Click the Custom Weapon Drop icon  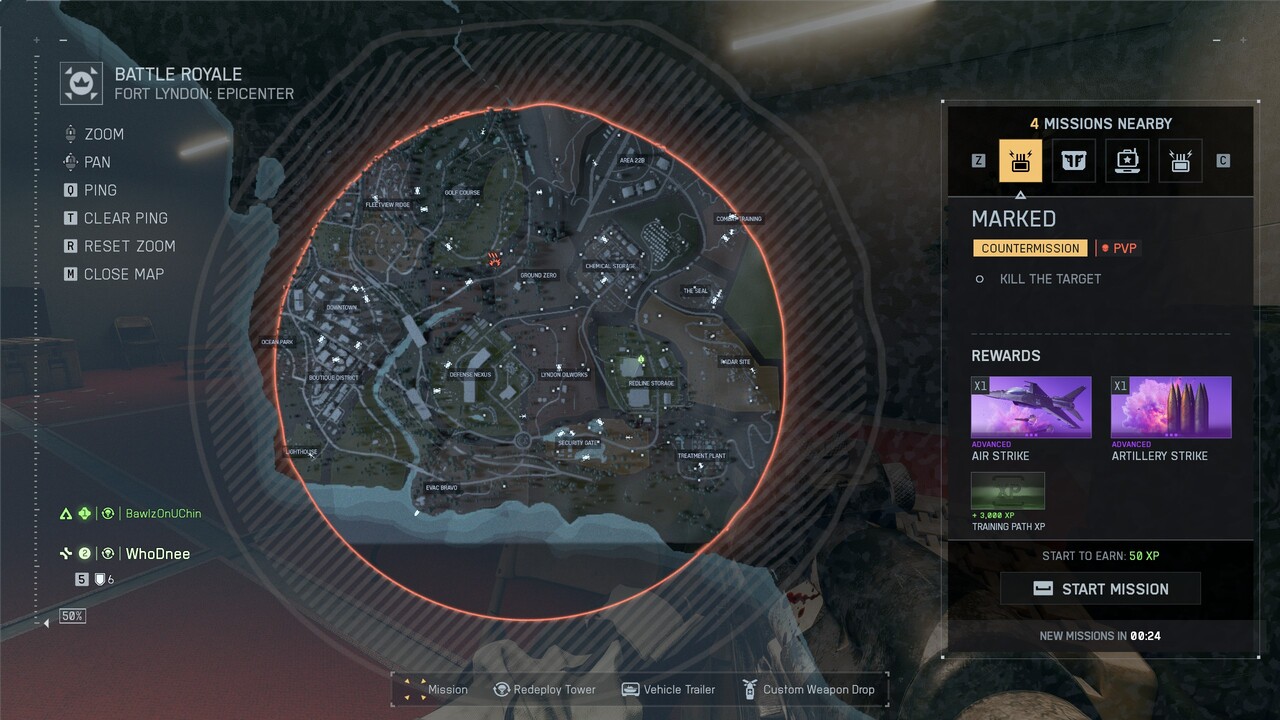[748, 689]
